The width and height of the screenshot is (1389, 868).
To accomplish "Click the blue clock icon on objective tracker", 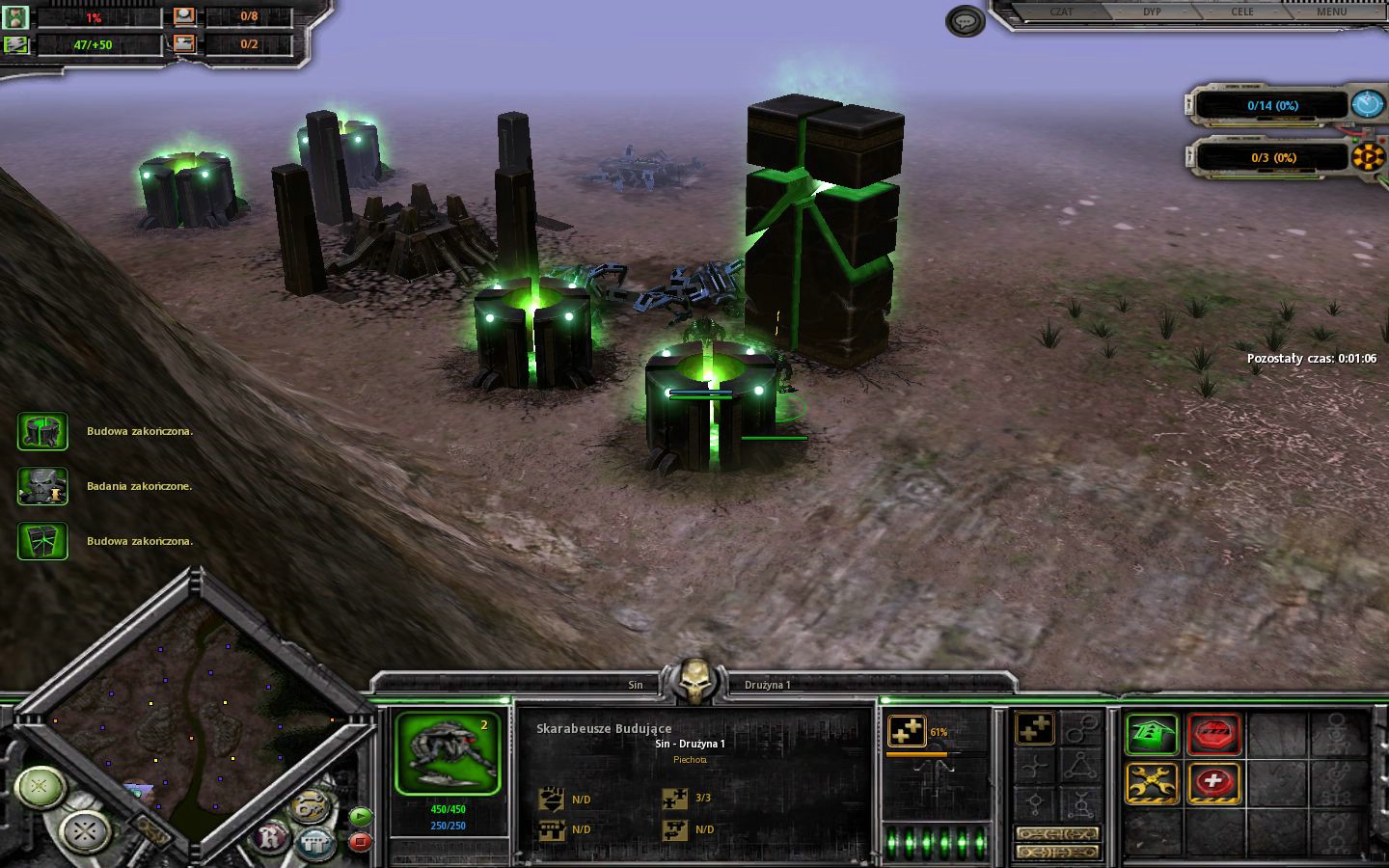I will coord(1367,104).
